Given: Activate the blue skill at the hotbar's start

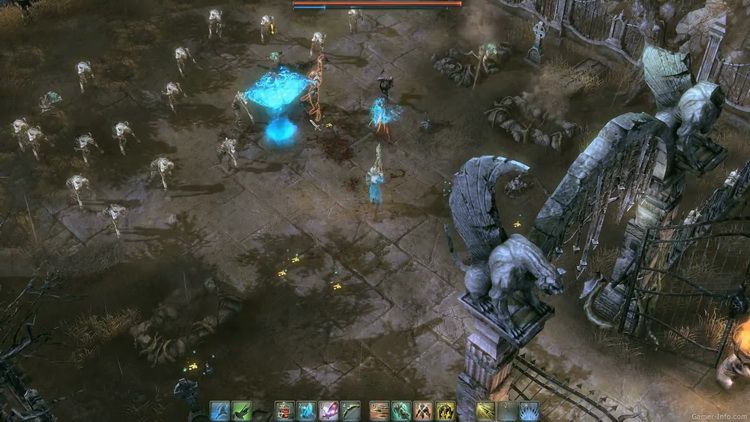Looking at the screenshot, I should click(x=220, y=411).
